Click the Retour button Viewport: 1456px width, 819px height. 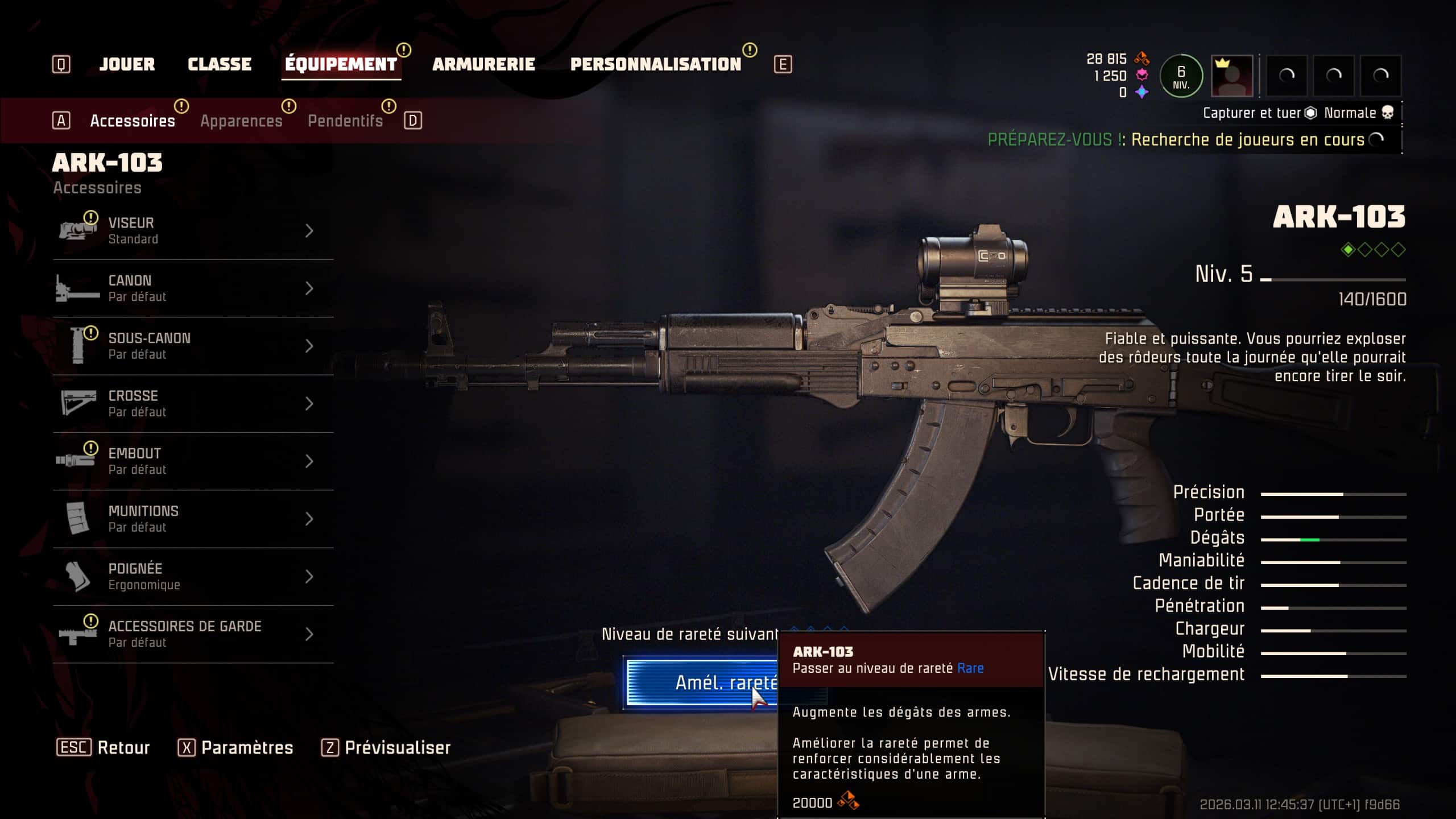pyautogui.click(x=103, y=747)
